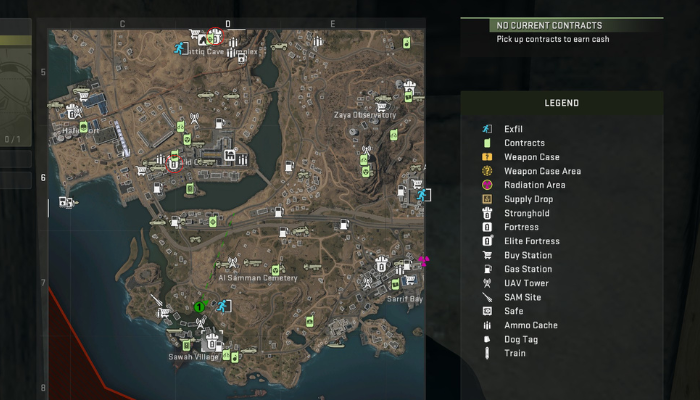
Task: Select Radiation Area in the legend
Action: (534, 185)
